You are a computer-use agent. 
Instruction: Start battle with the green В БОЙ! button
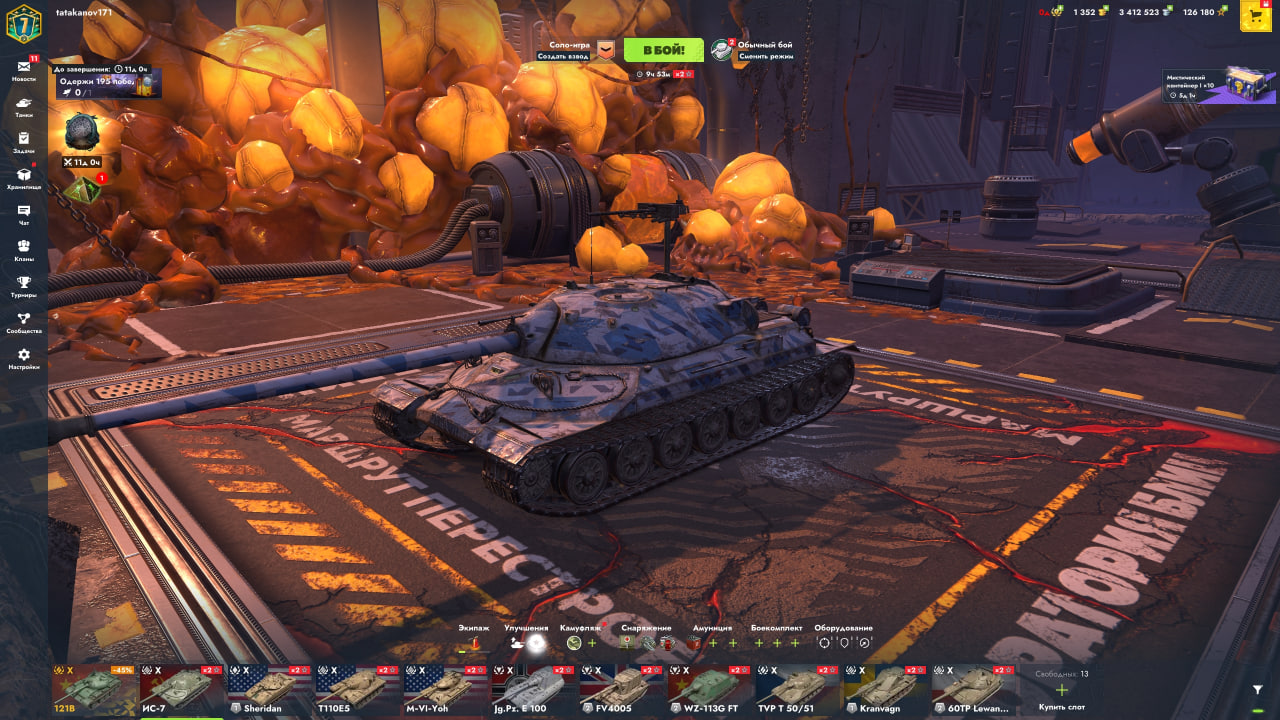coord(663,50)
